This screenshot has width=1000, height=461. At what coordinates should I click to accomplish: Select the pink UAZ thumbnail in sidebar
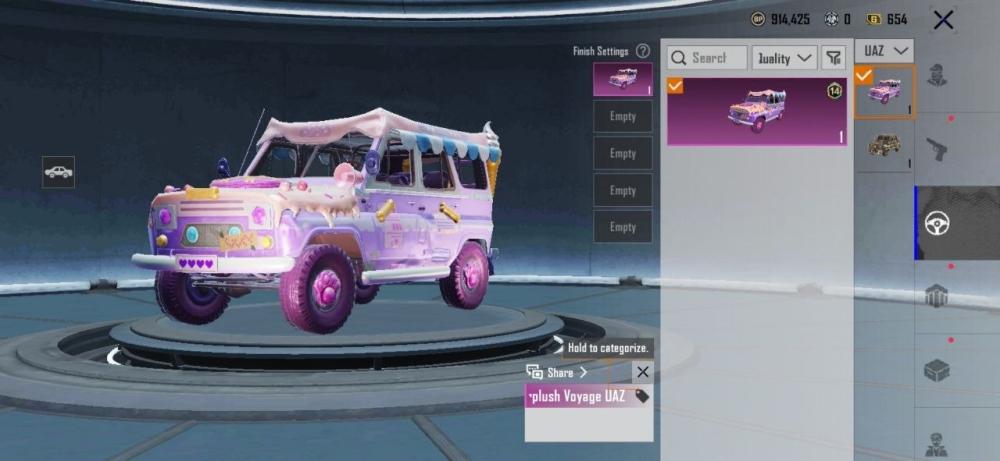pos(884,92)
